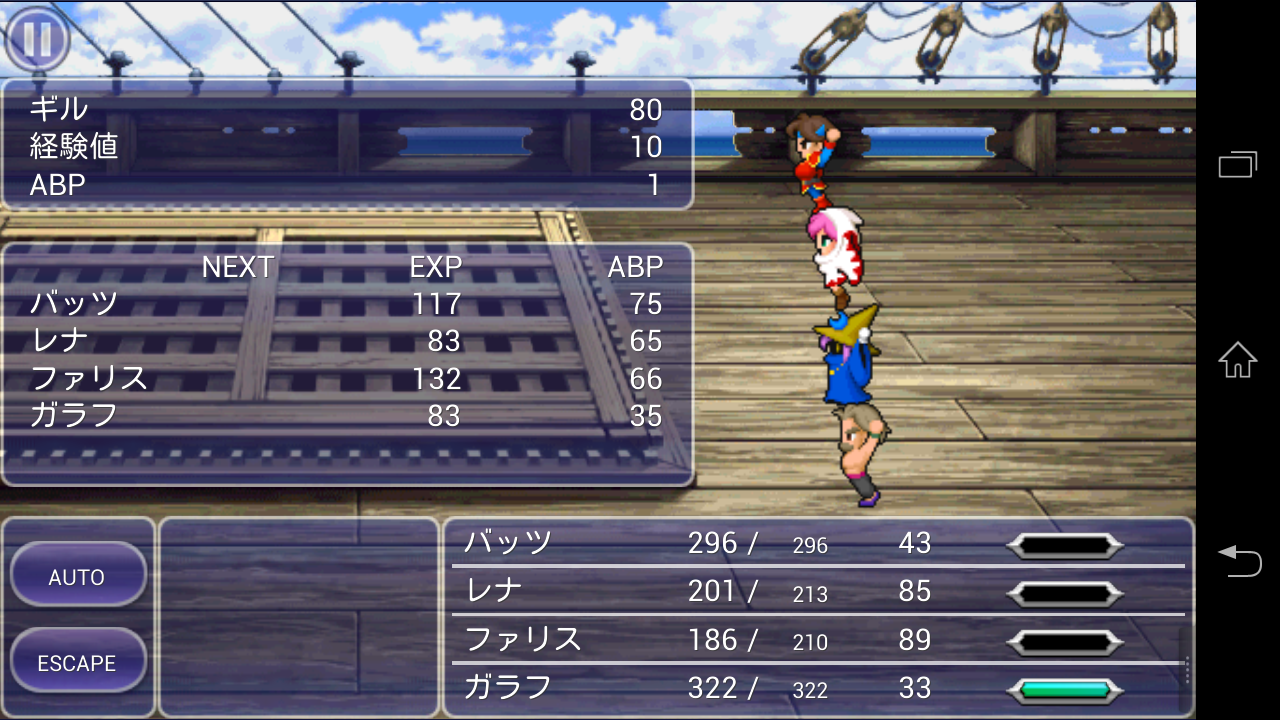Hit the ESCAPE button
This screenshot has width=1280, height=720.
pyautogui.click(x=78, y=662)
